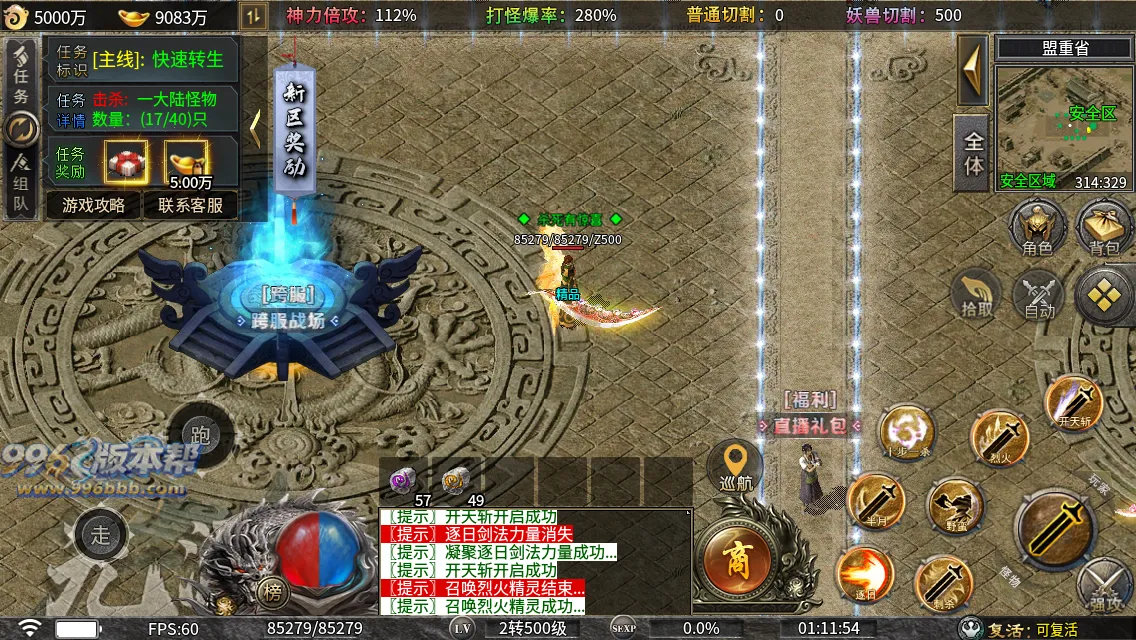Open the 背包 backpack
1136x640 pixels.
click(x=1103, y=226)
